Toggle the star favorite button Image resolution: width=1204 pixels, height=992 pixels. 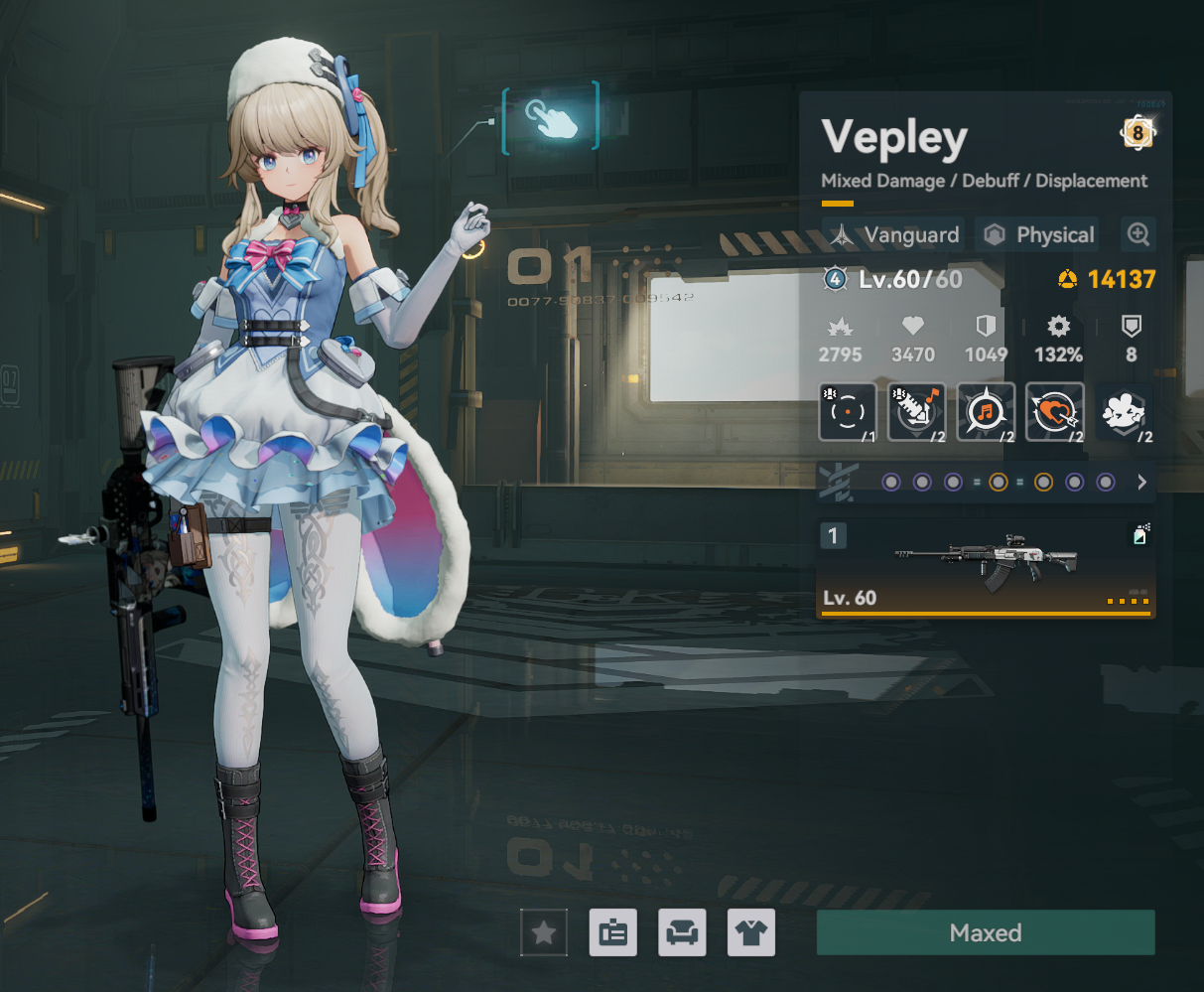tap(544, 932)
